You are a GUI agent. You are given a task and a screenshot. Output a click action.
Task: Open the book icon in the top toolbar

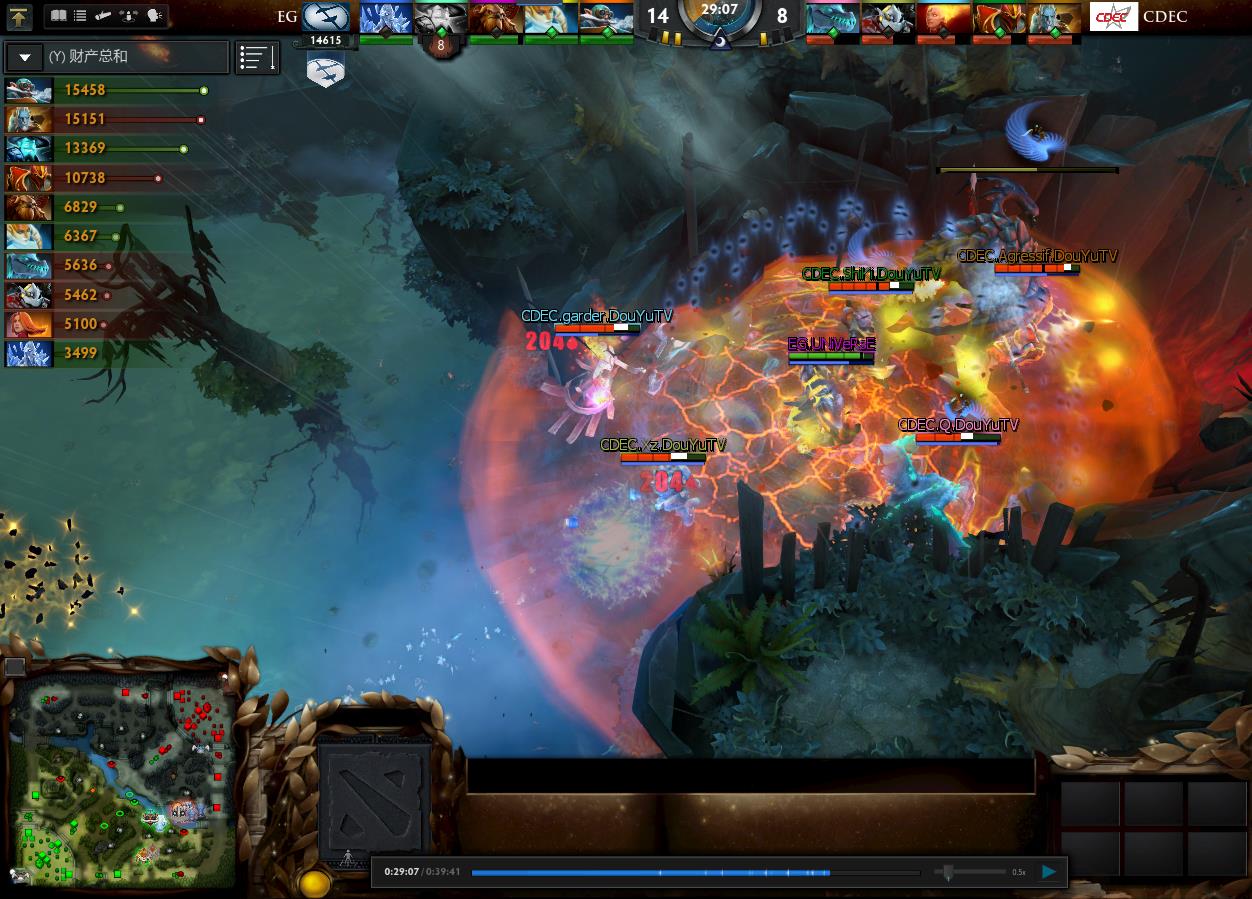58,16
